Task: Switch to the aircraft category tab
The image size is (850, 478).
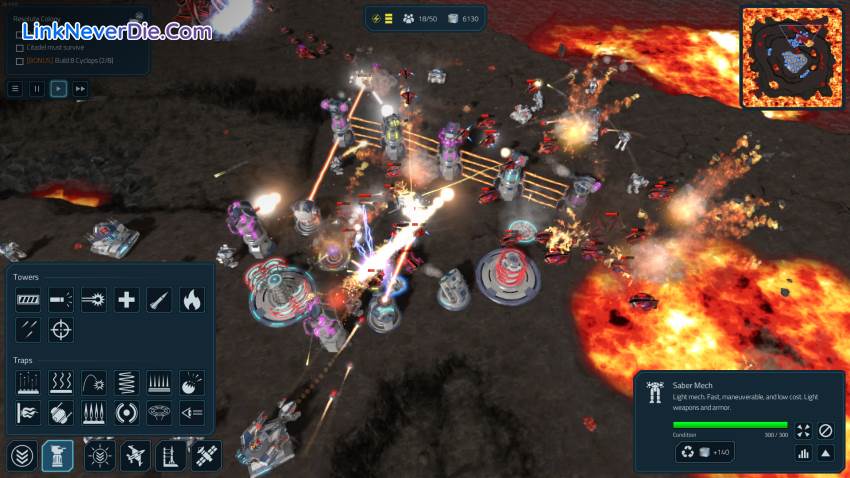Action: (134, 456)
